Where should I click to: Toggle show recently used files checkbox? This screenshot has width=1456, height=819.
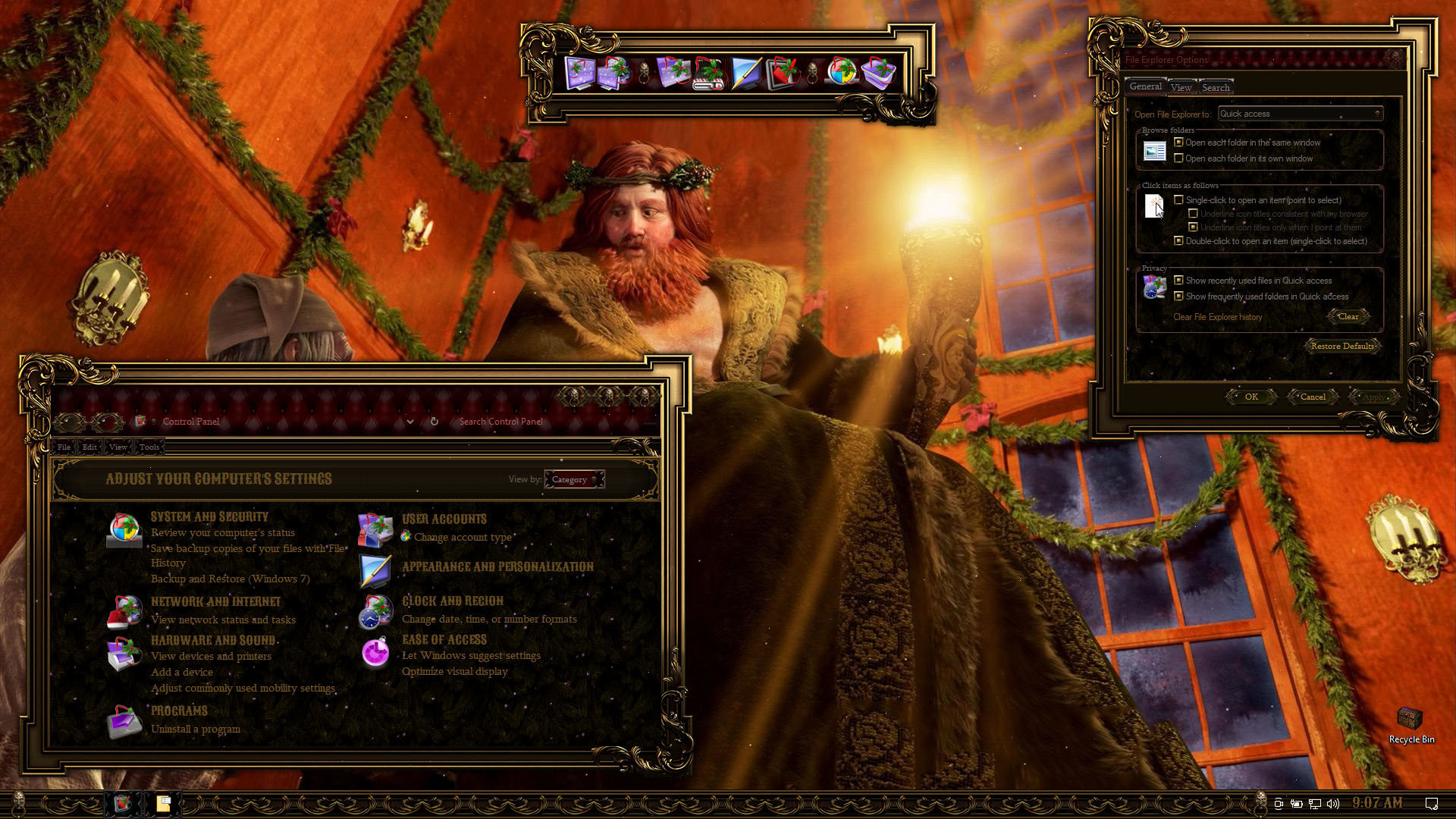click(1178, 281)
